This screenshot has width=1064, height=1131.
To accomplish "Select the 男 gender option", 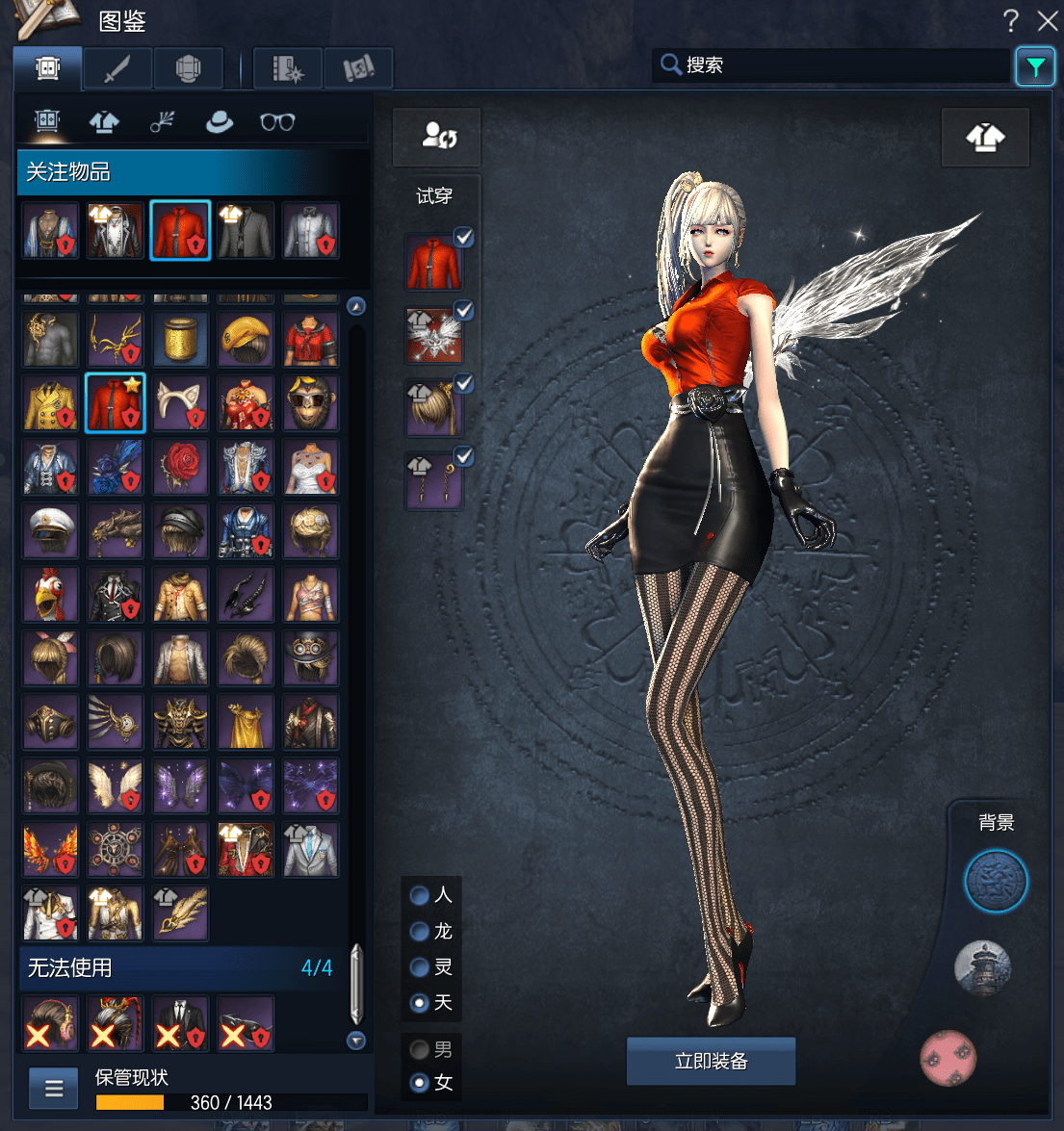I will 420,1049.
